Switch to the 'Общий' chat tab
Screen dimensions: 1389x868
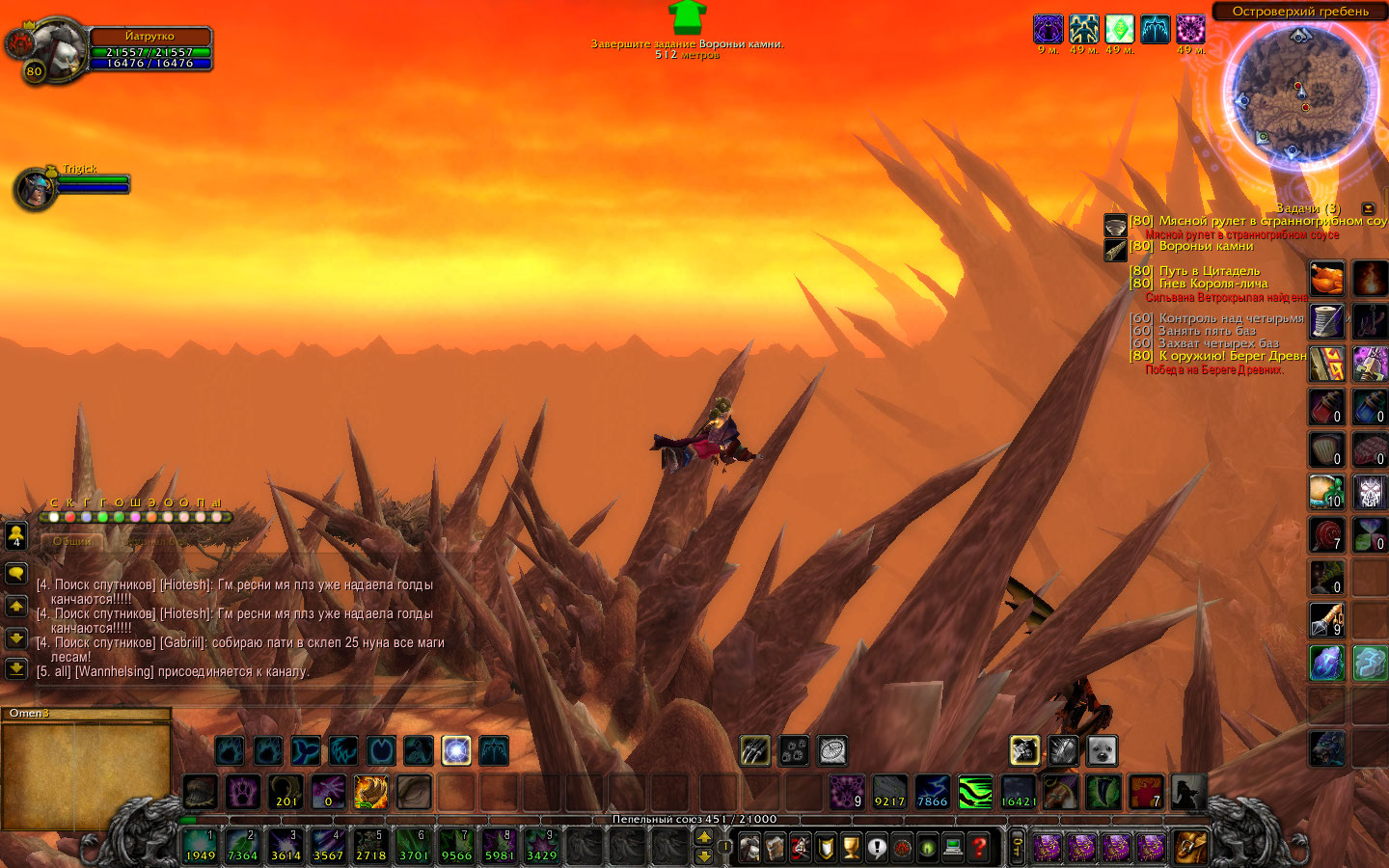point(72,541)
